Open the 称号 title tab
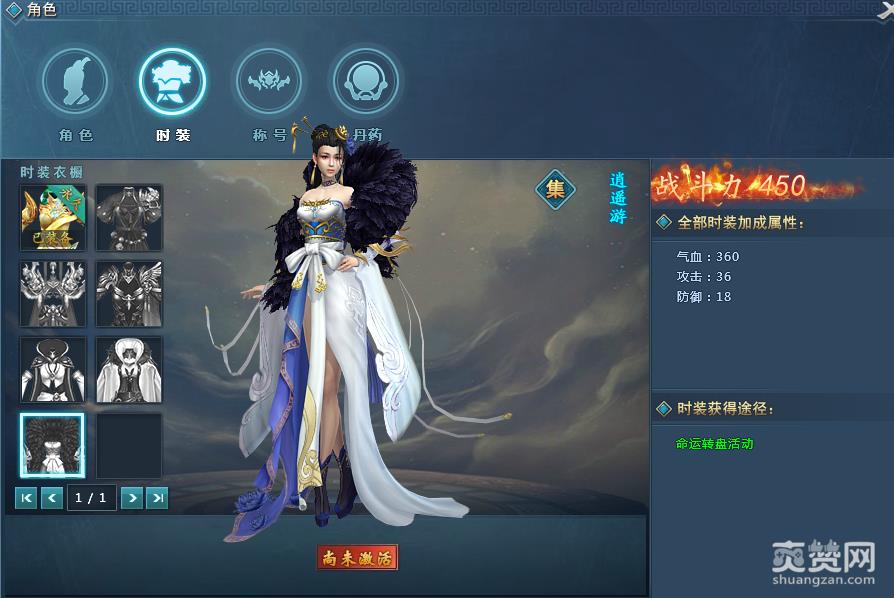This screenshot has width=894, height=598. pos(268,83)
